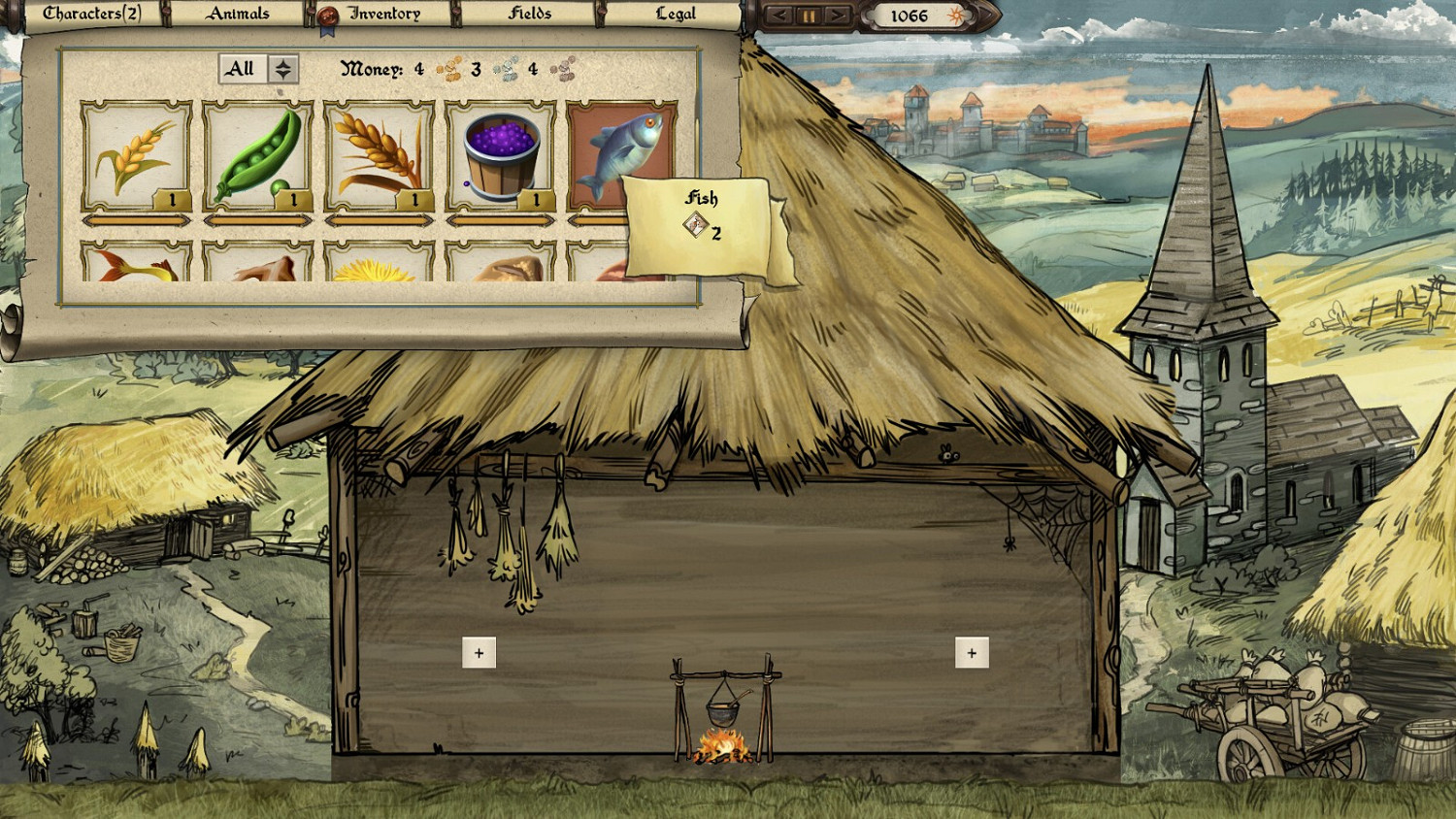Screen dimensions: 1456x819
Task: Click the year 1066 display
Action: point(909,15)
